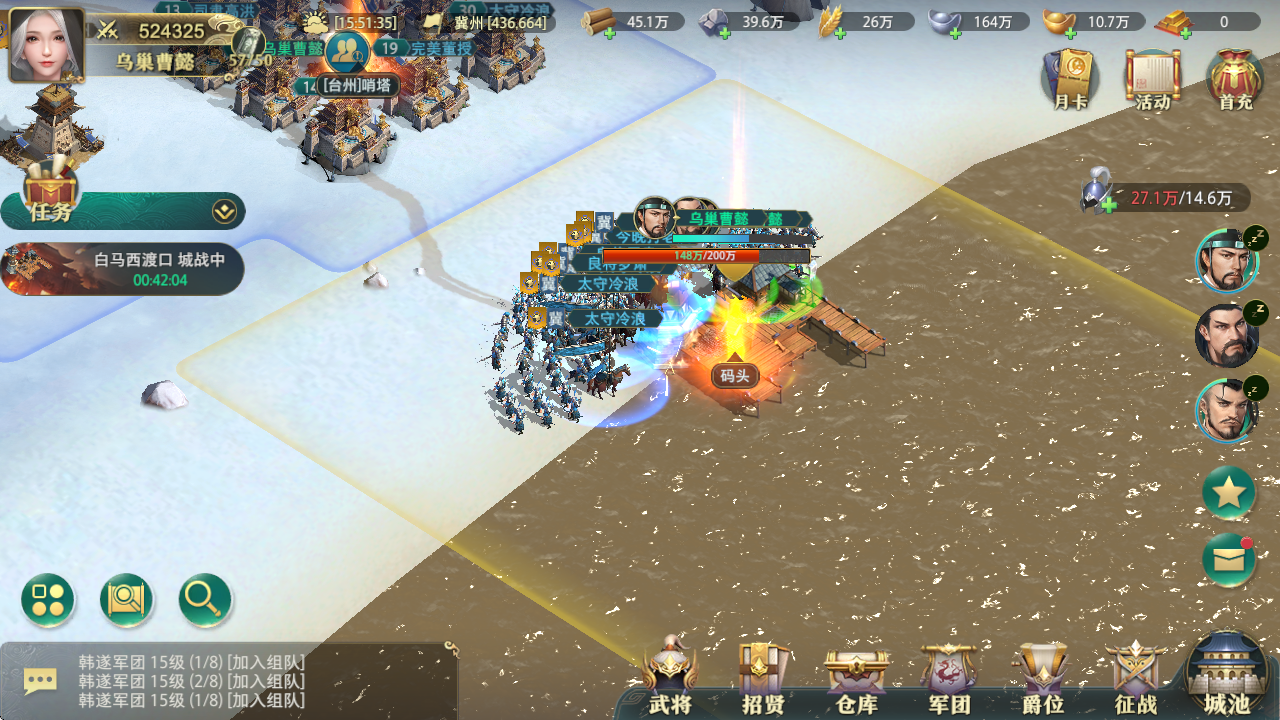Open the 首充 first recharge offer
This screenshot has height=720, width=1280.
(1235, 78)
